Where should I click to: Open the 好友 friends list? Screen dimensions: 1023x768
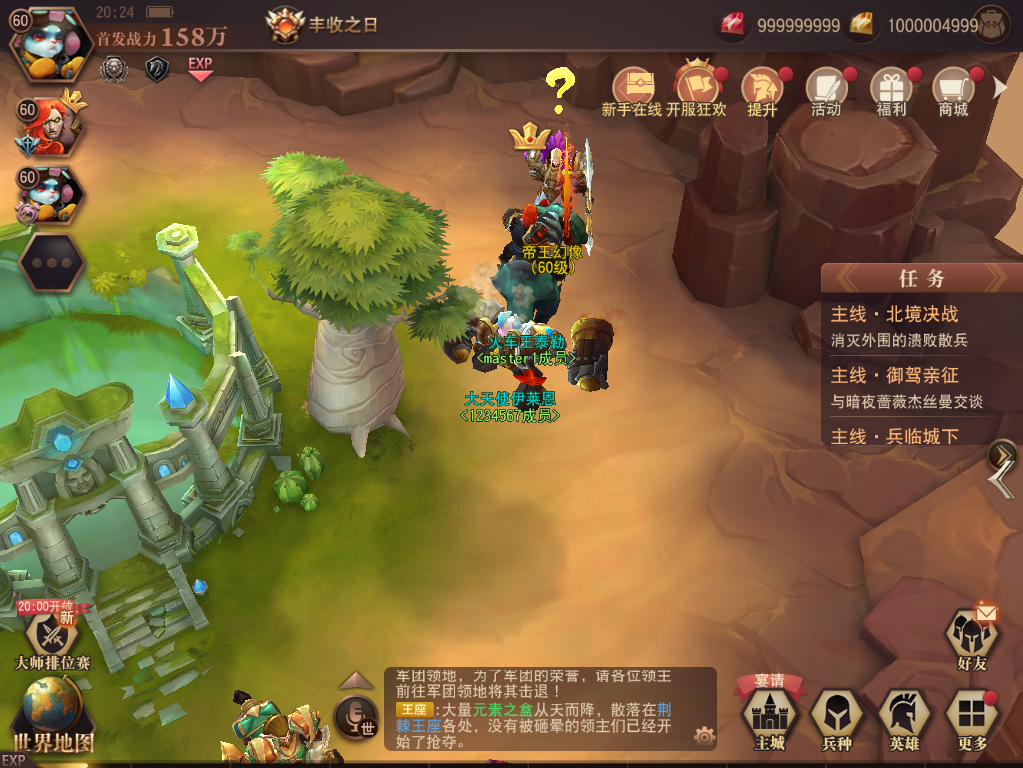[971, 637]
